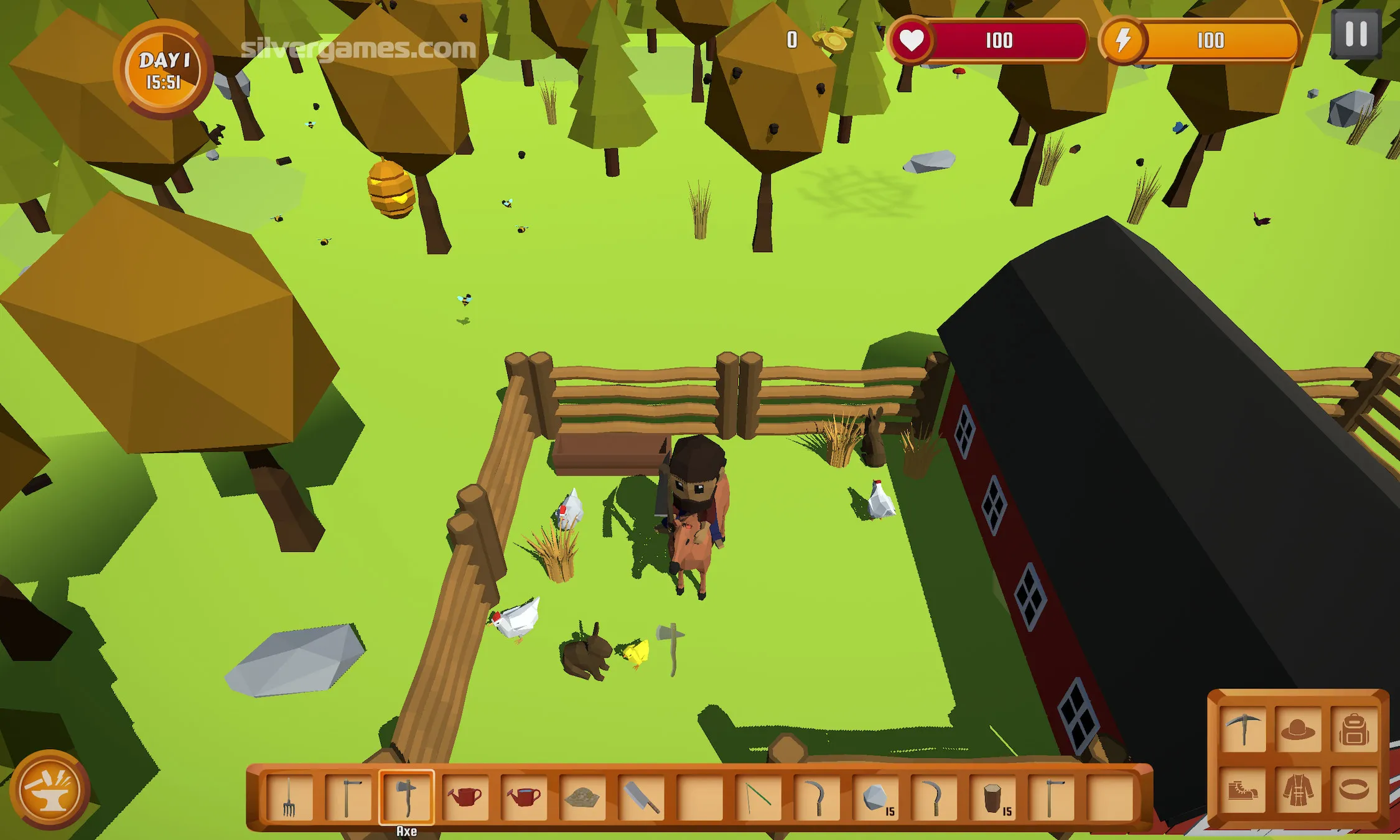The image size is (1400, 840).
Task: Click the pickaxe equipment slot
Action: point(1243,729)
